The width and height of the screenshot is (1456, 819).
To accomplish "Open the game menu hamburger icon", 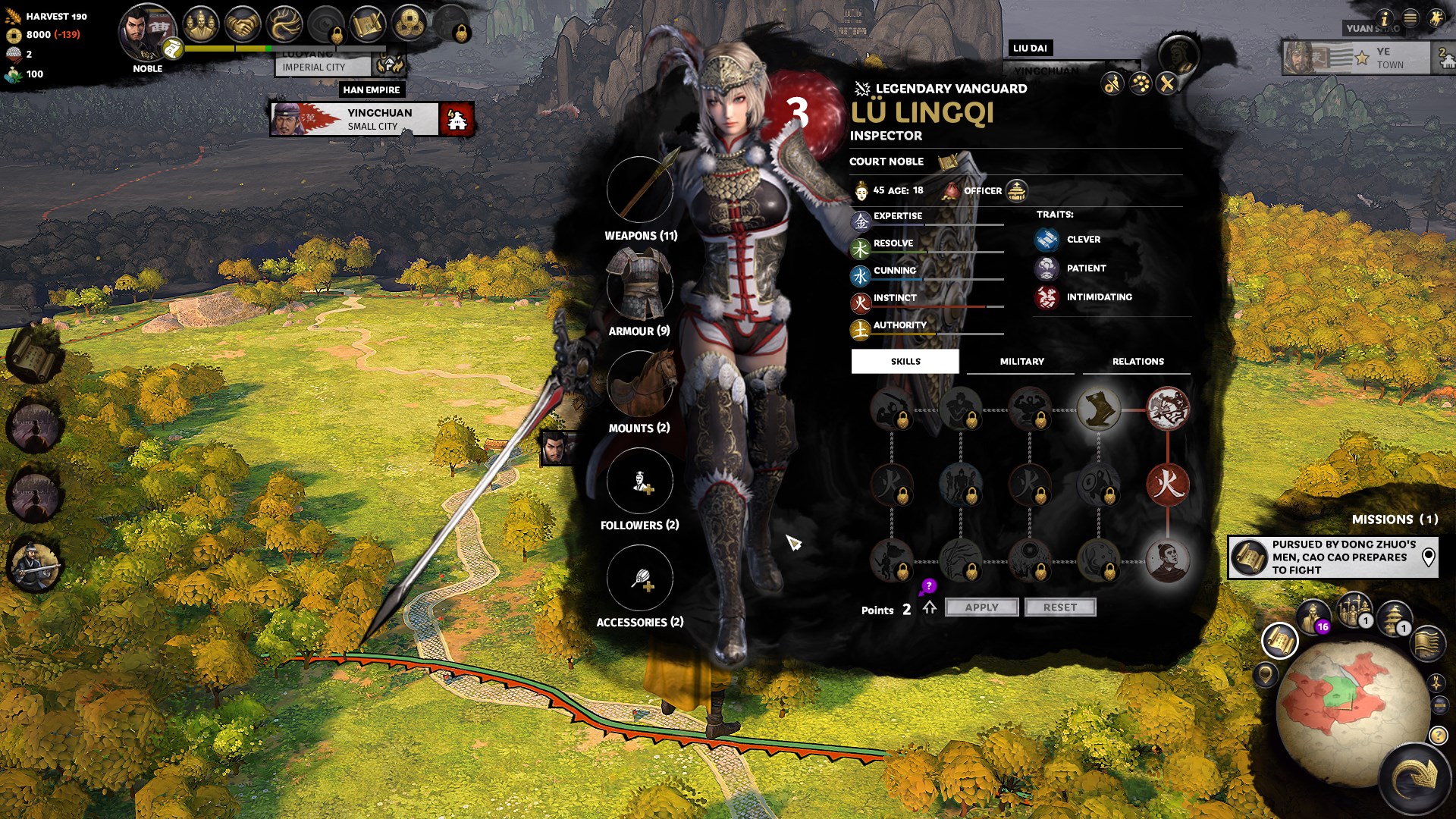I will pos(1410,18).
